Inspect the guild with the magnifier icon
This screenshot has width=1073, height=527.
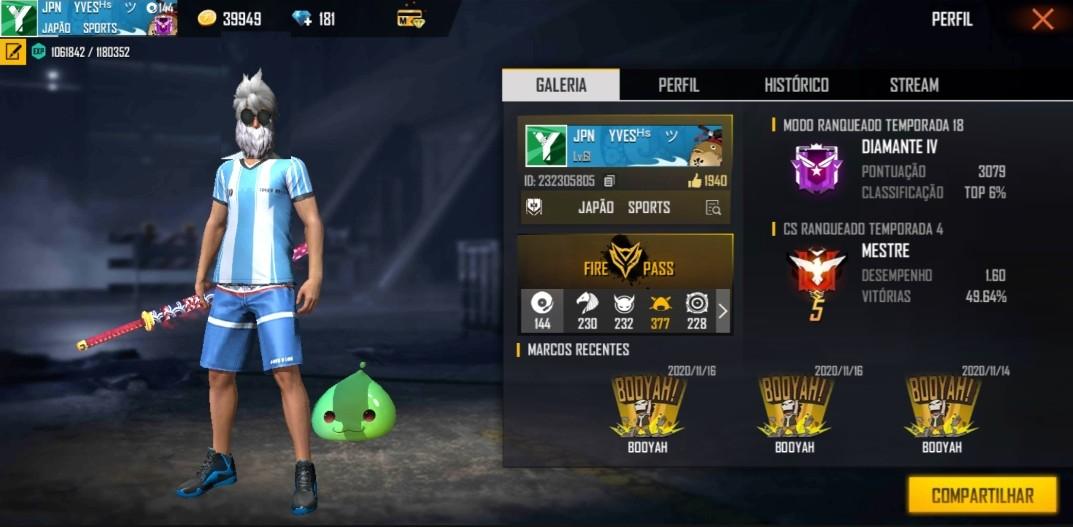(712, 208)
